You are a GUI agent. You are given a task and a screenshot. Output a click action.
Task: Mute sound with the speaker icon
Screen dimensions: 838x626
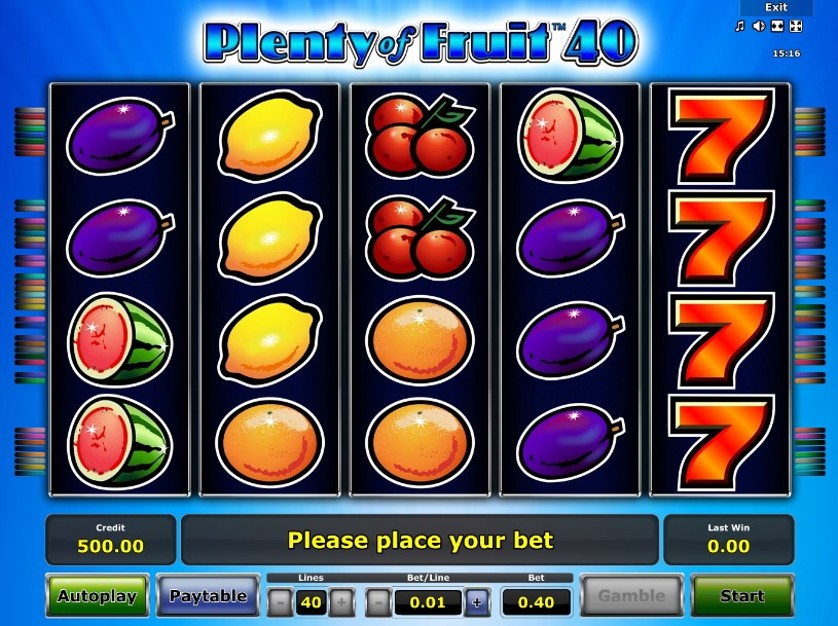click(758, 26)
